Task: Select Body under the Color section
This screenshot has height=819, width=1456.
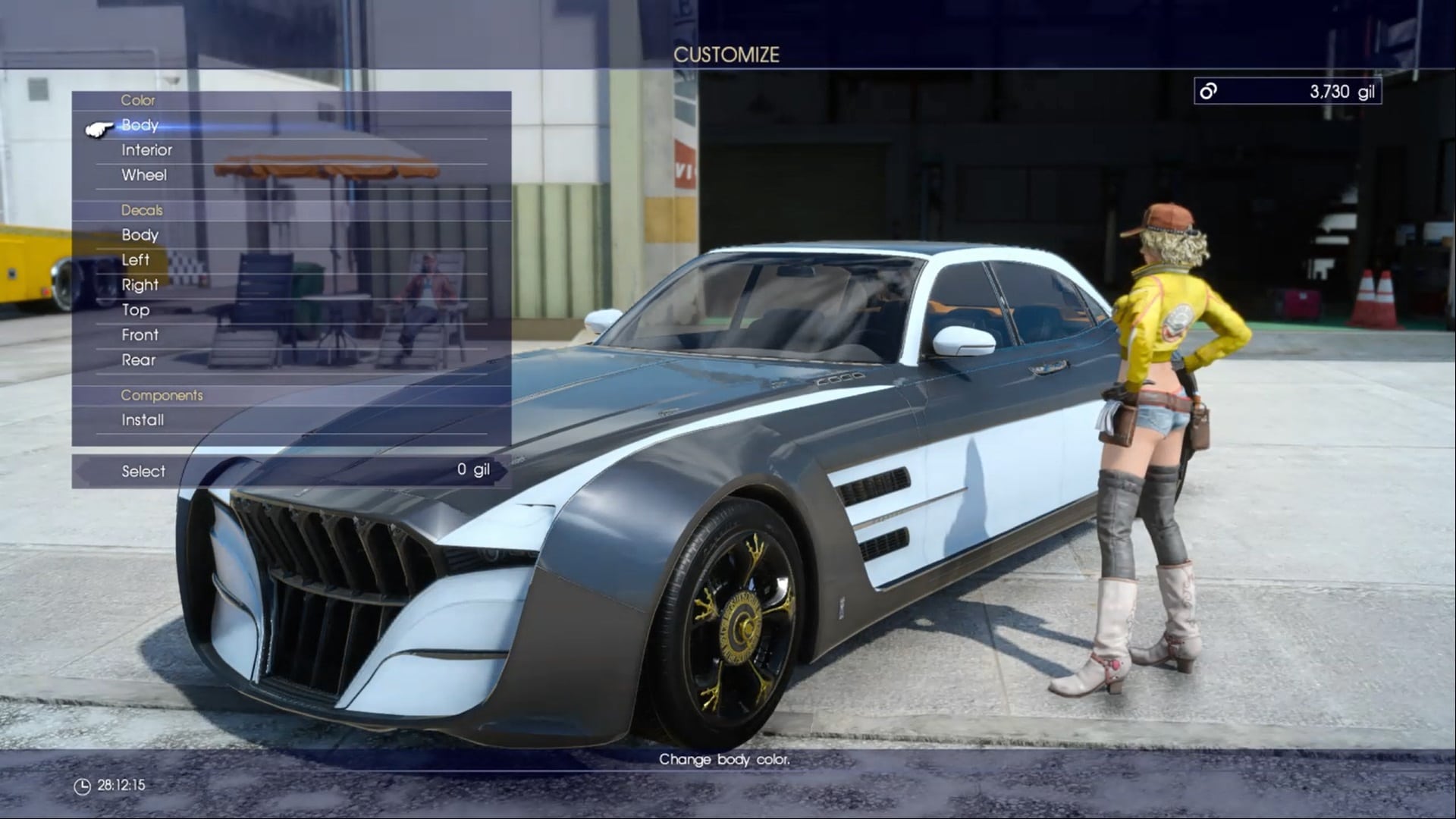Action: (x=141, y=125)
